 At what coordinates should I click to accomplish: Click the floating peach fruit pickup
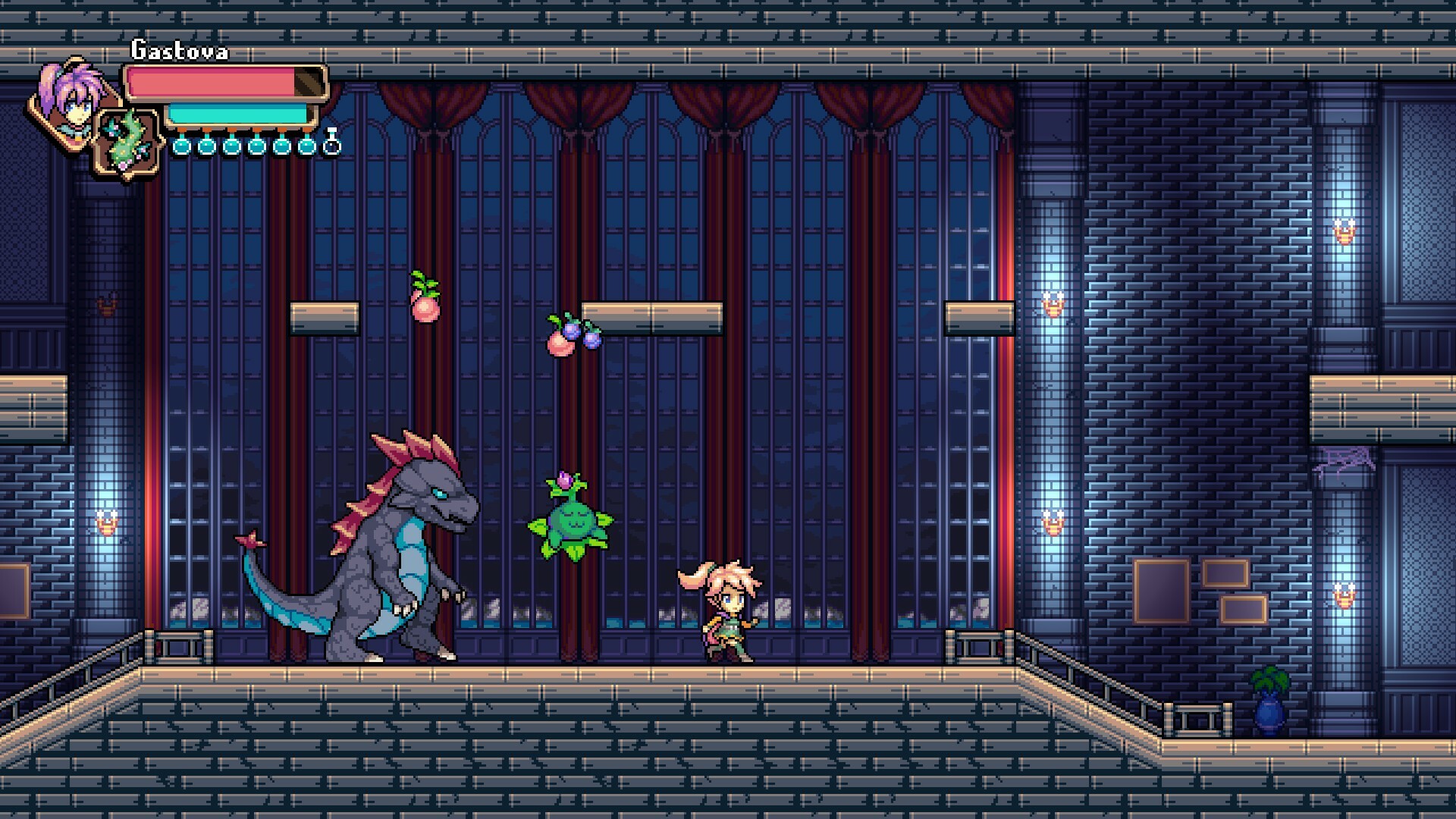coord(425,307)
